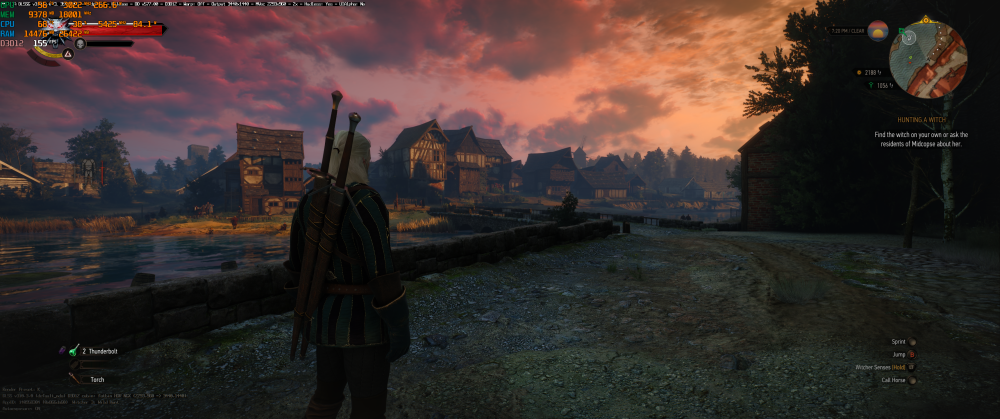Click the Aard sign icon under the medallion
This screenshot has height=419, width=1000.
point(68,54)
